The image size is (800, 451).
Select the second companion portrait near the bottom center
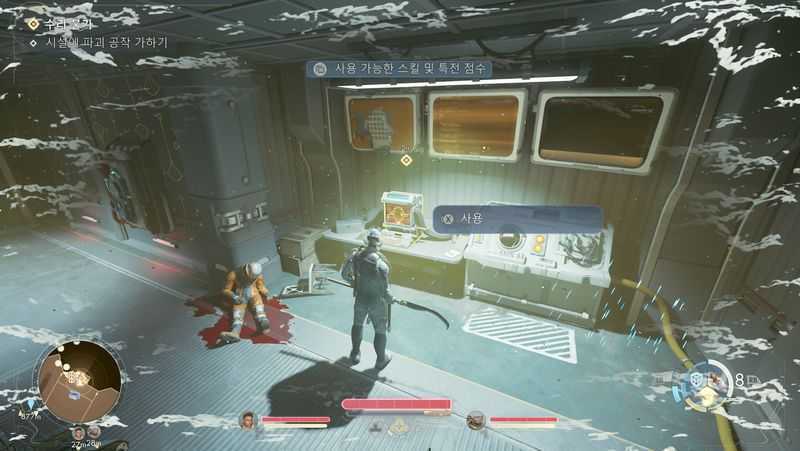(x=476, y=421)
